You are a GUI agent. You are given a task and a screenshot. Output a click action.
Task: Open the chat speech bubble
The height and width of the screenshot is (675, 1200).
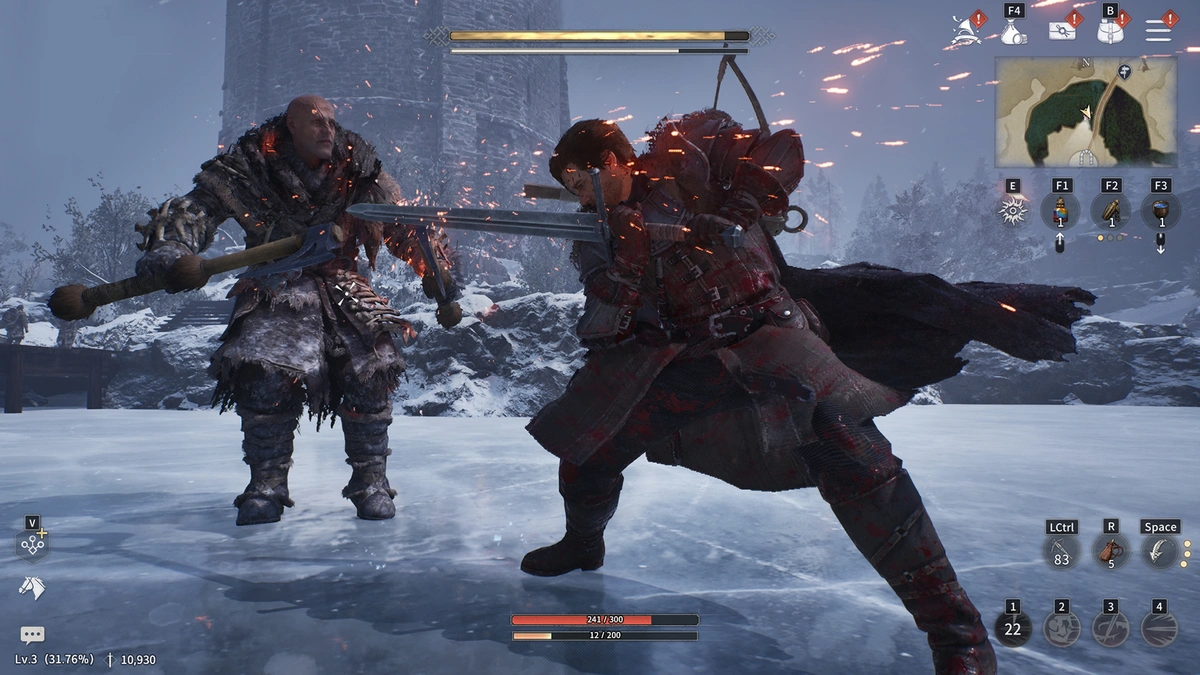(32, 634)
